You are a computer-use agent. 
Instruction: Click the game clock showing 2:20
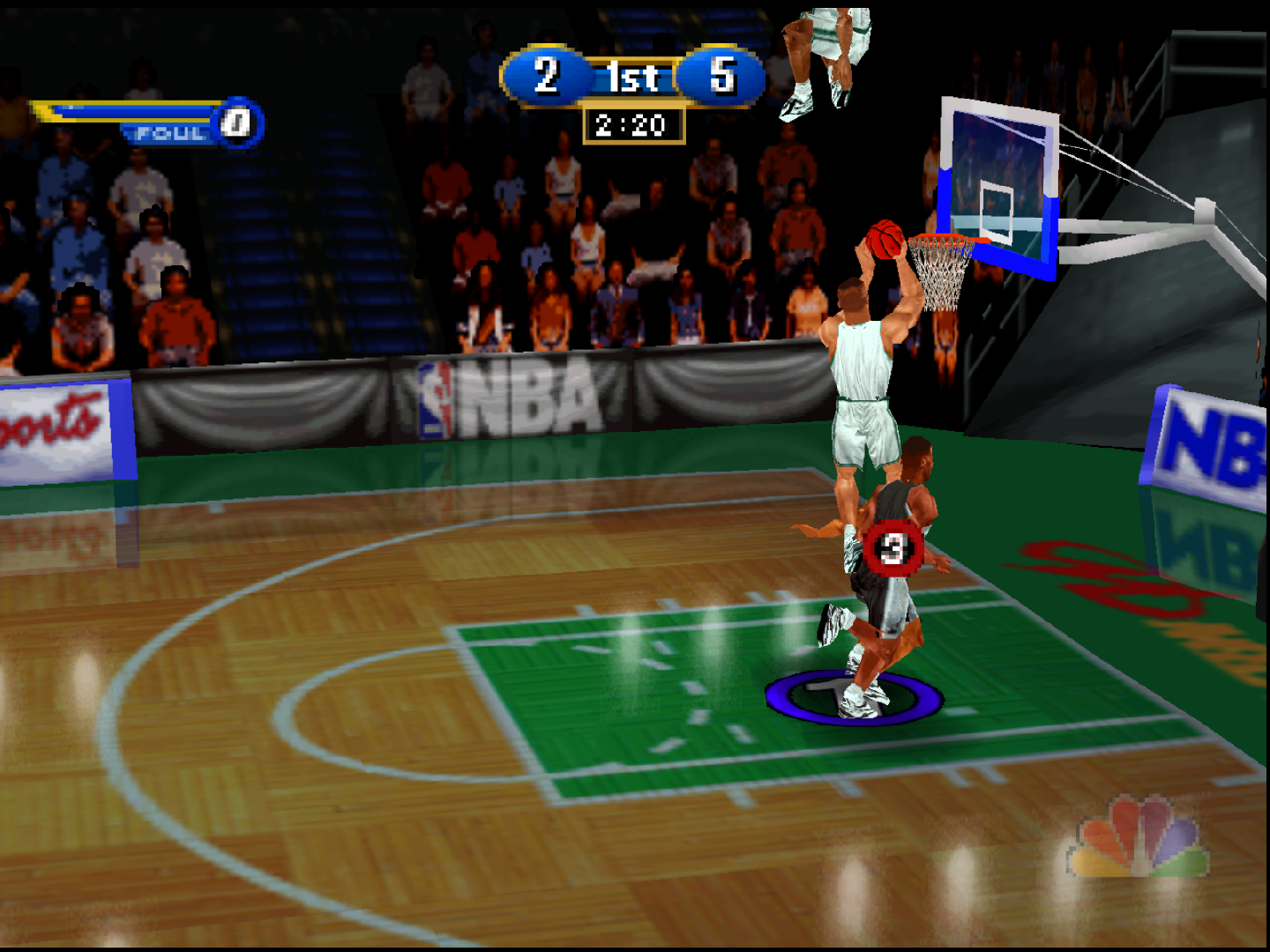[x=631, y=124]
